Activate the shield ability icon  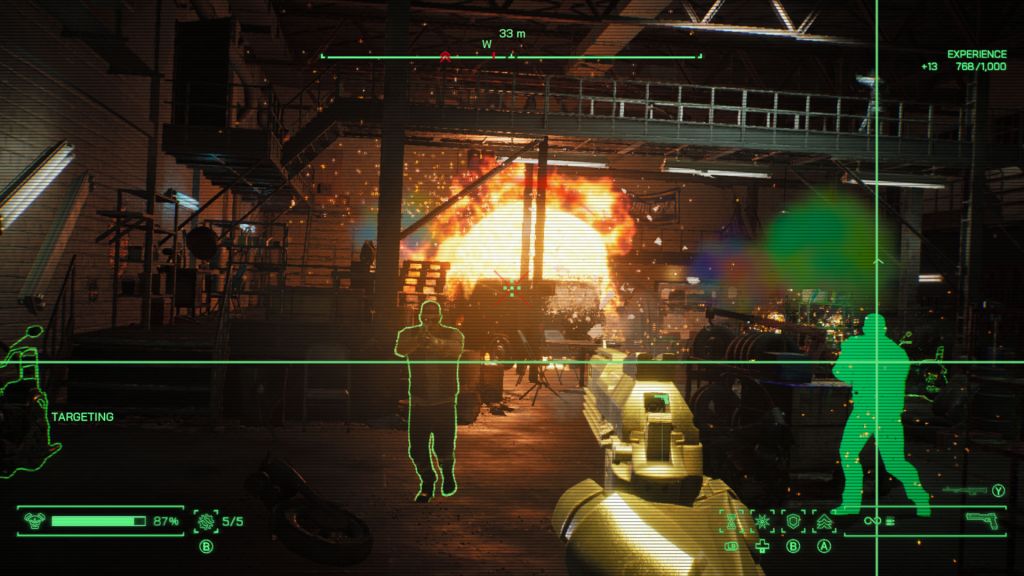(x=794, y=521)
